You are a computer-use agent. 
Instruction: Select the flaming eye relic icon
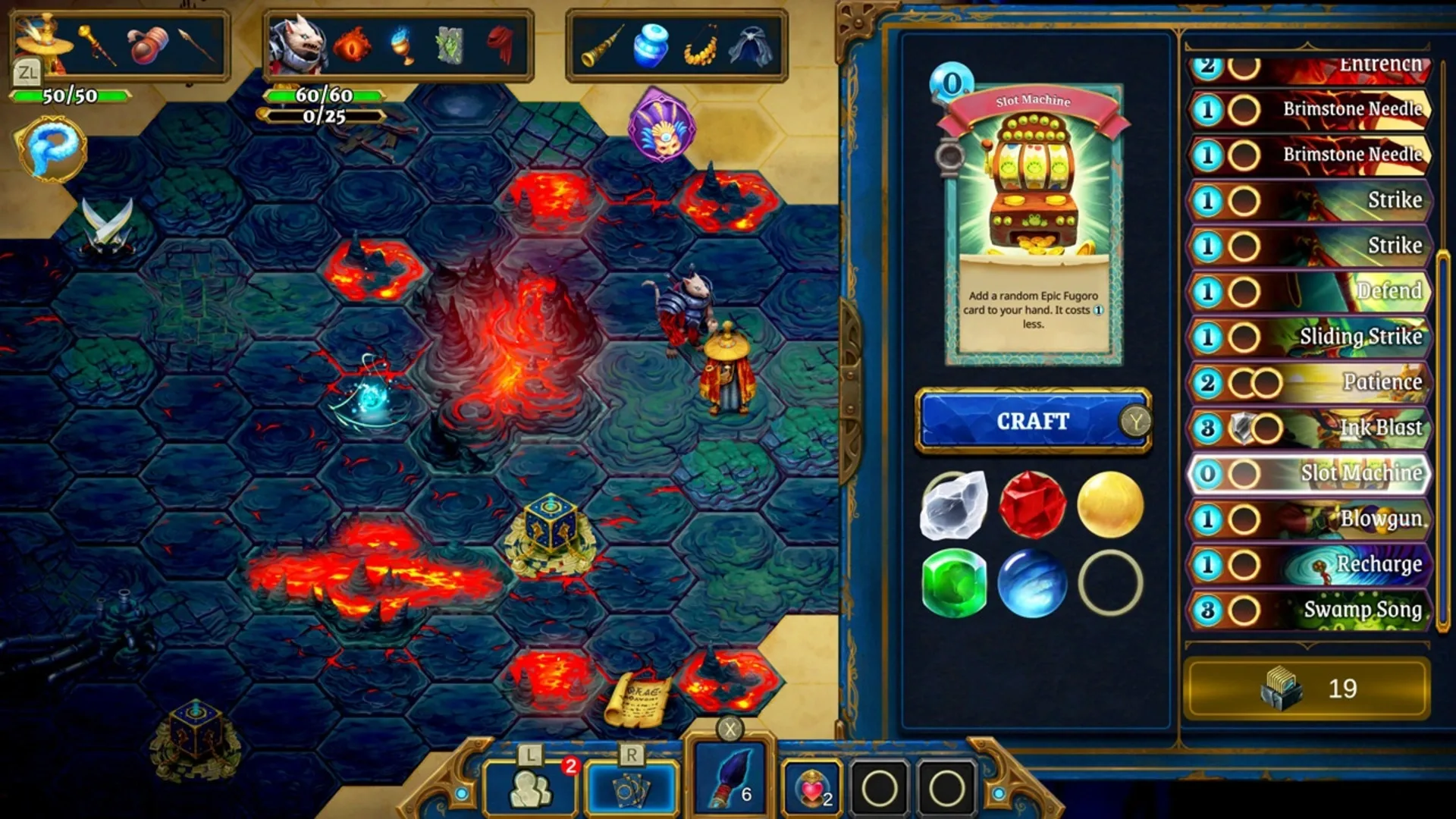coord(350,45)
